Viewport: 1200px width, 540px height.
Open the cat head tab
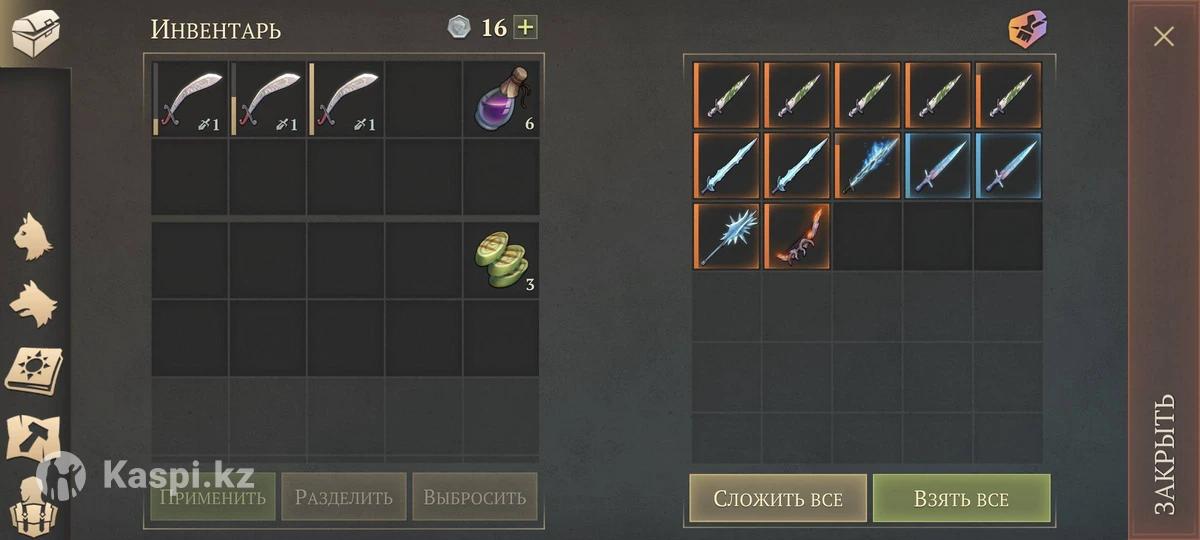(x=34, y=238)
